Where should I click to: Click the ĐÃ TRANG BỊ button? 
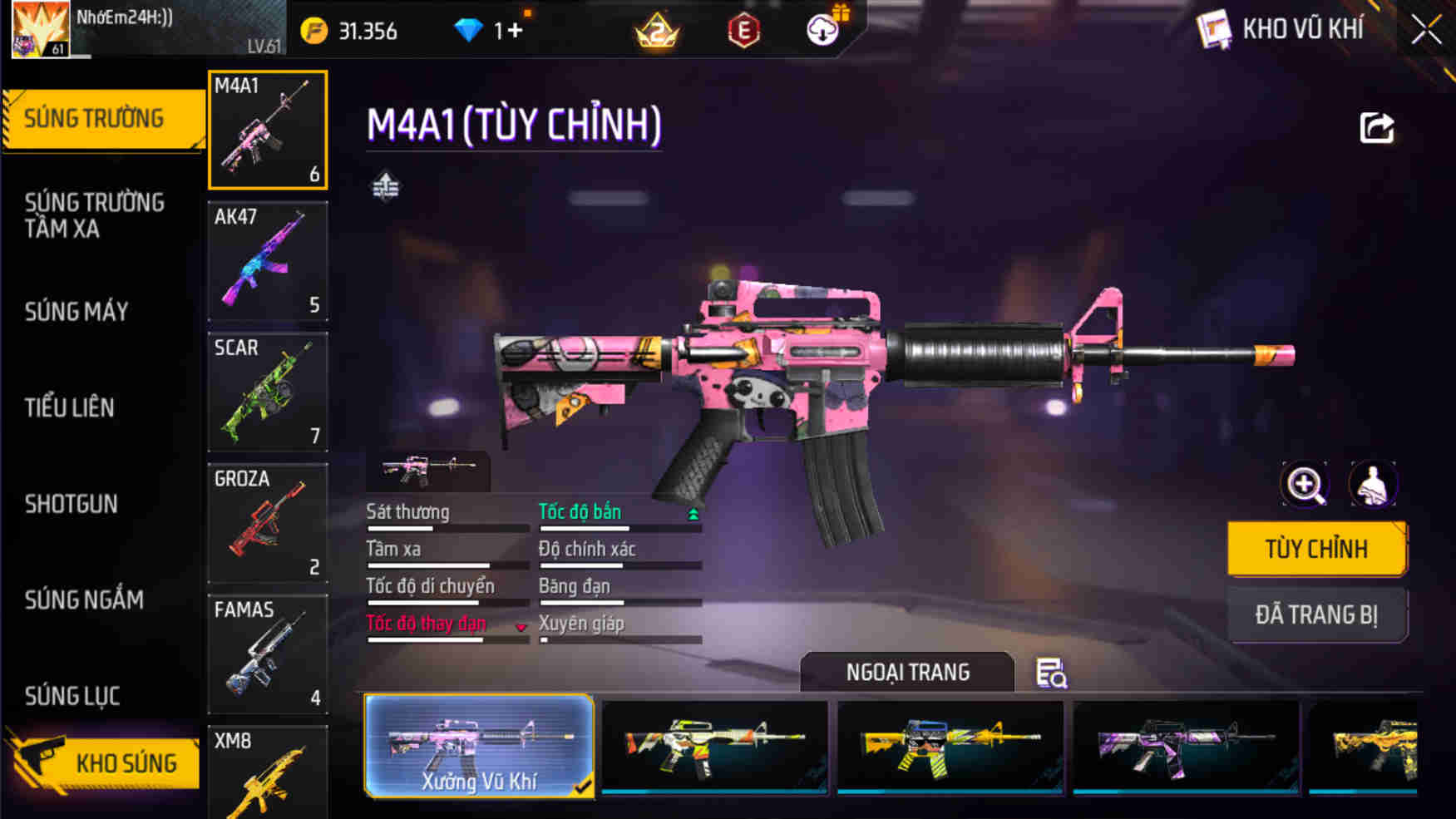1318,614
